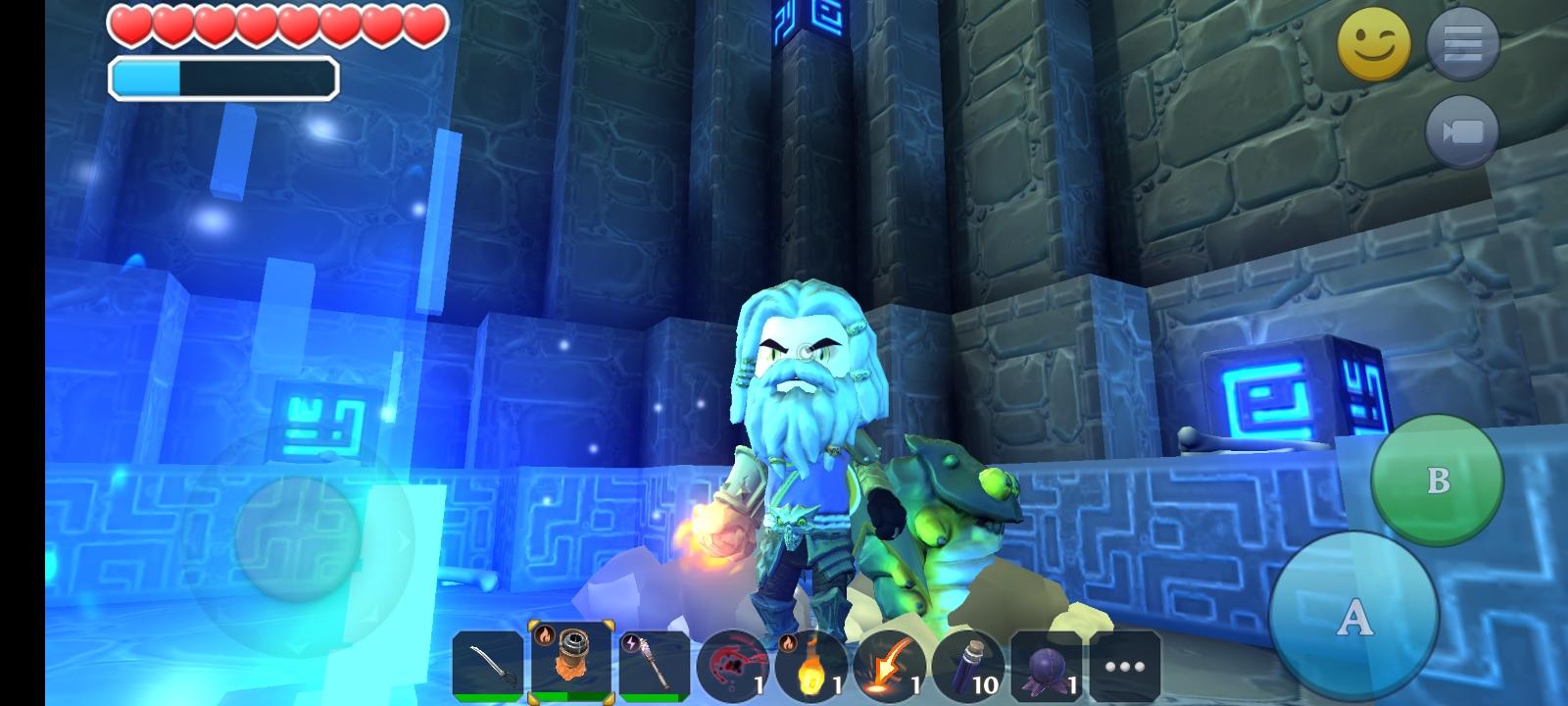The height and width of the screenshot is (706, 1568).
Task: Open emotes with the winking smiley
Action: tap(1375, 43)
